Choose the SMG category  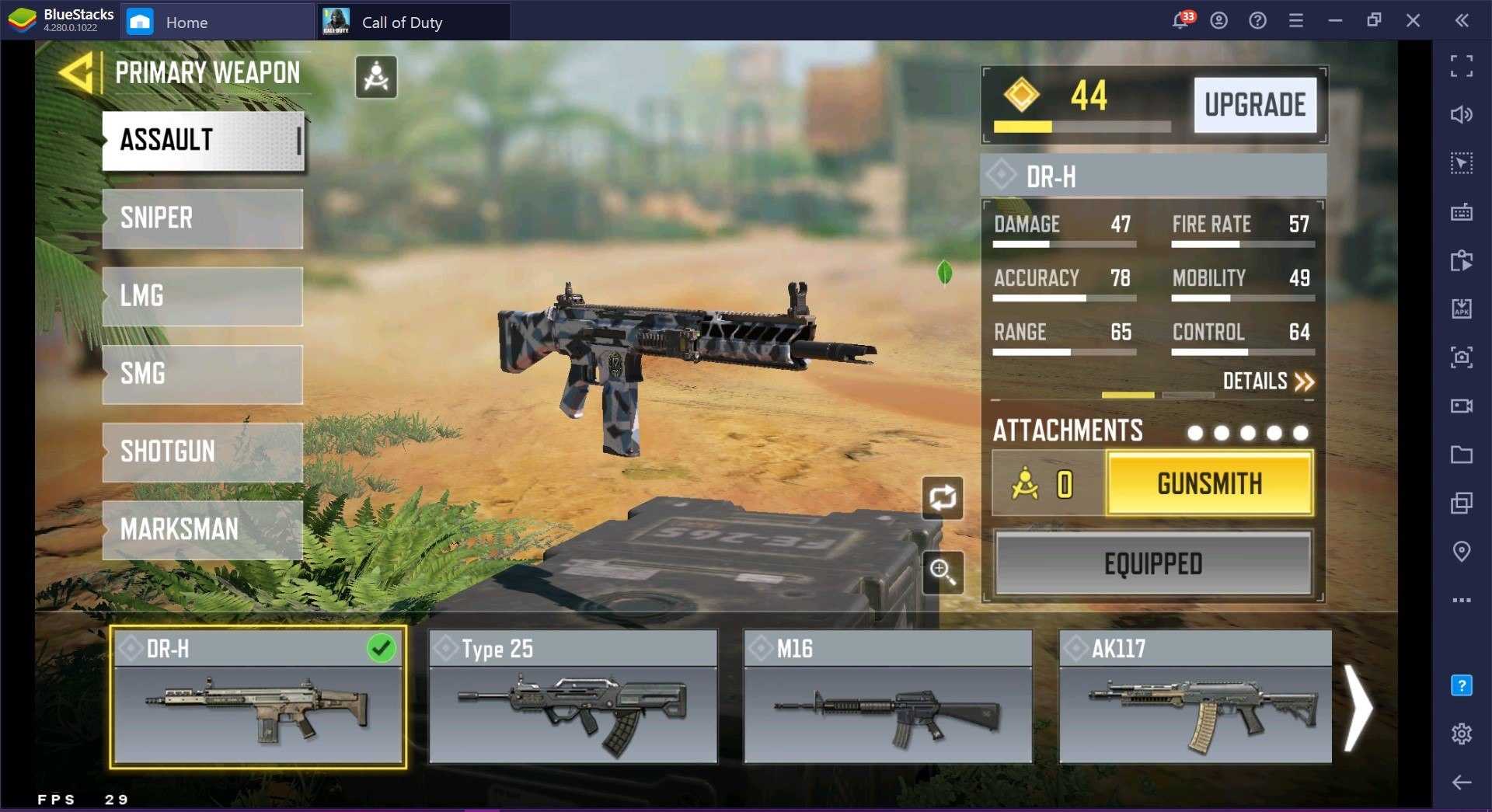point(202,374)
